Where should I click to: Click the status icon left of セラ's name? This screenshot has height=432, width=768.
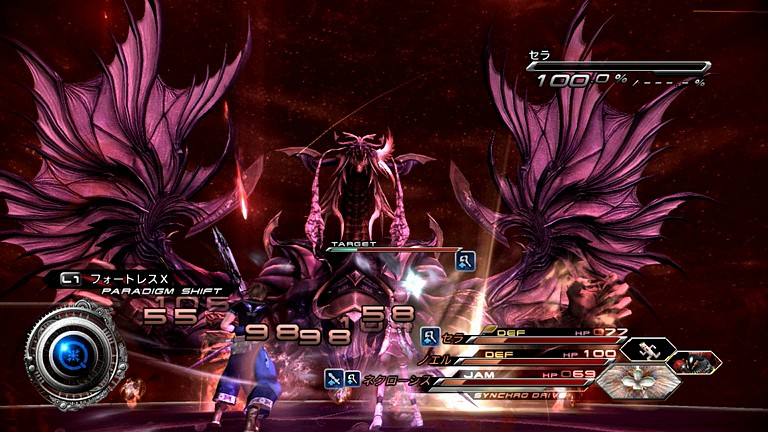(x=431, y=337)
